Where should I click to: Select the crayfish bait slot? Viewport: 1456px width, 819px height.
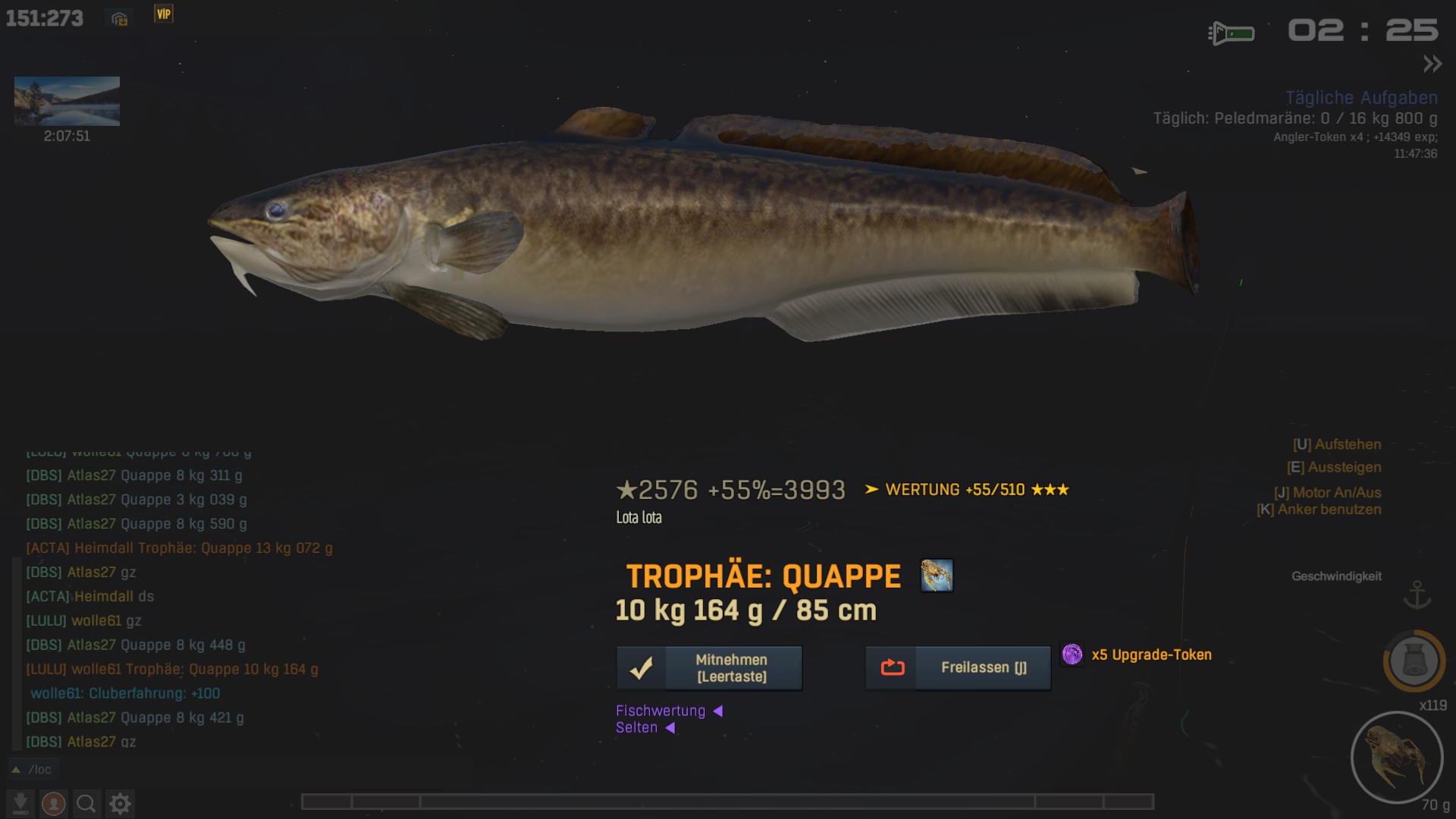point(1396,757)
